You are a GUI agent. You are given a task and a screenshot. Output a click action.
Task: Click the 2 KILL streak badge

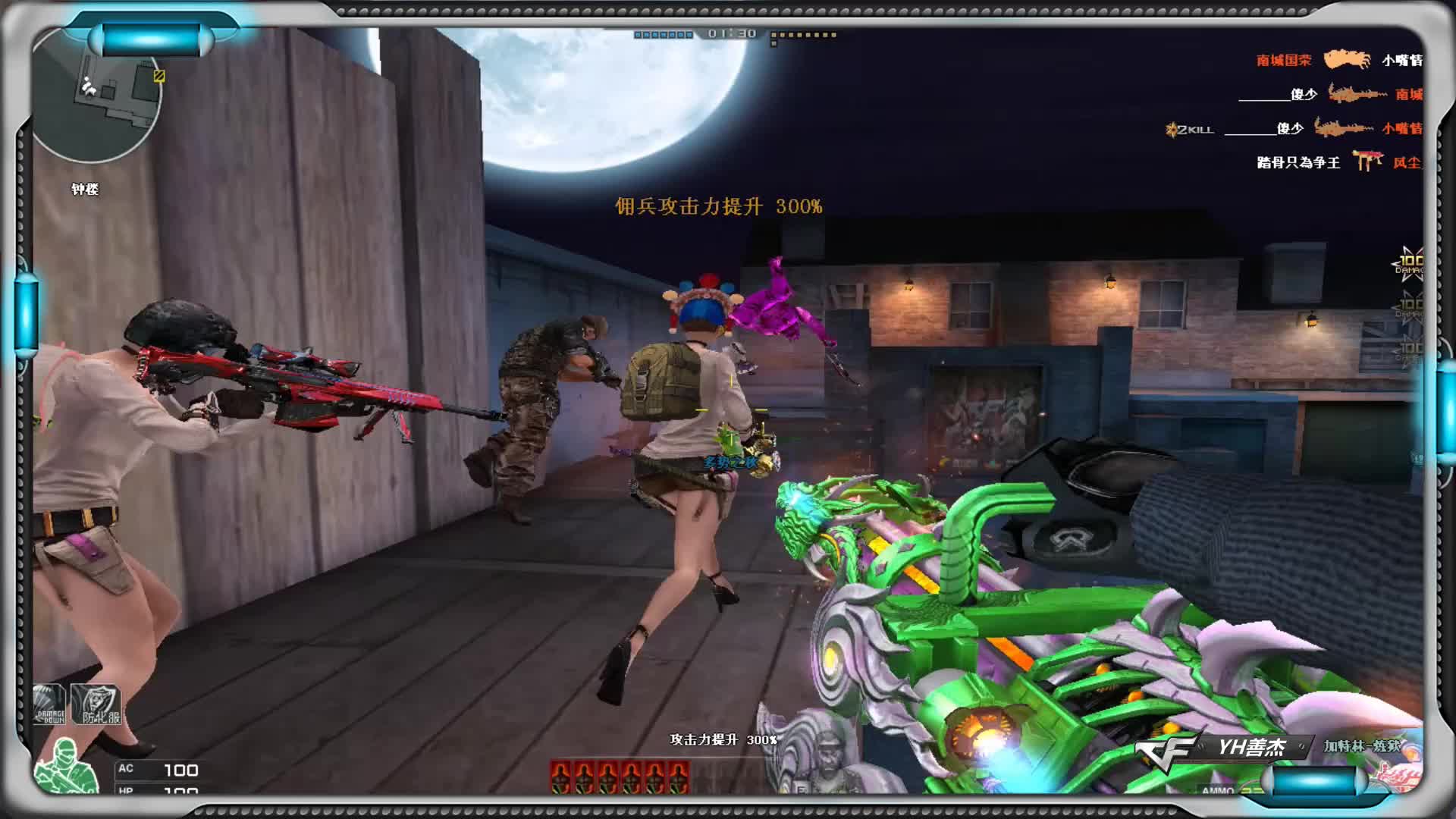[x=1190, y=130]
